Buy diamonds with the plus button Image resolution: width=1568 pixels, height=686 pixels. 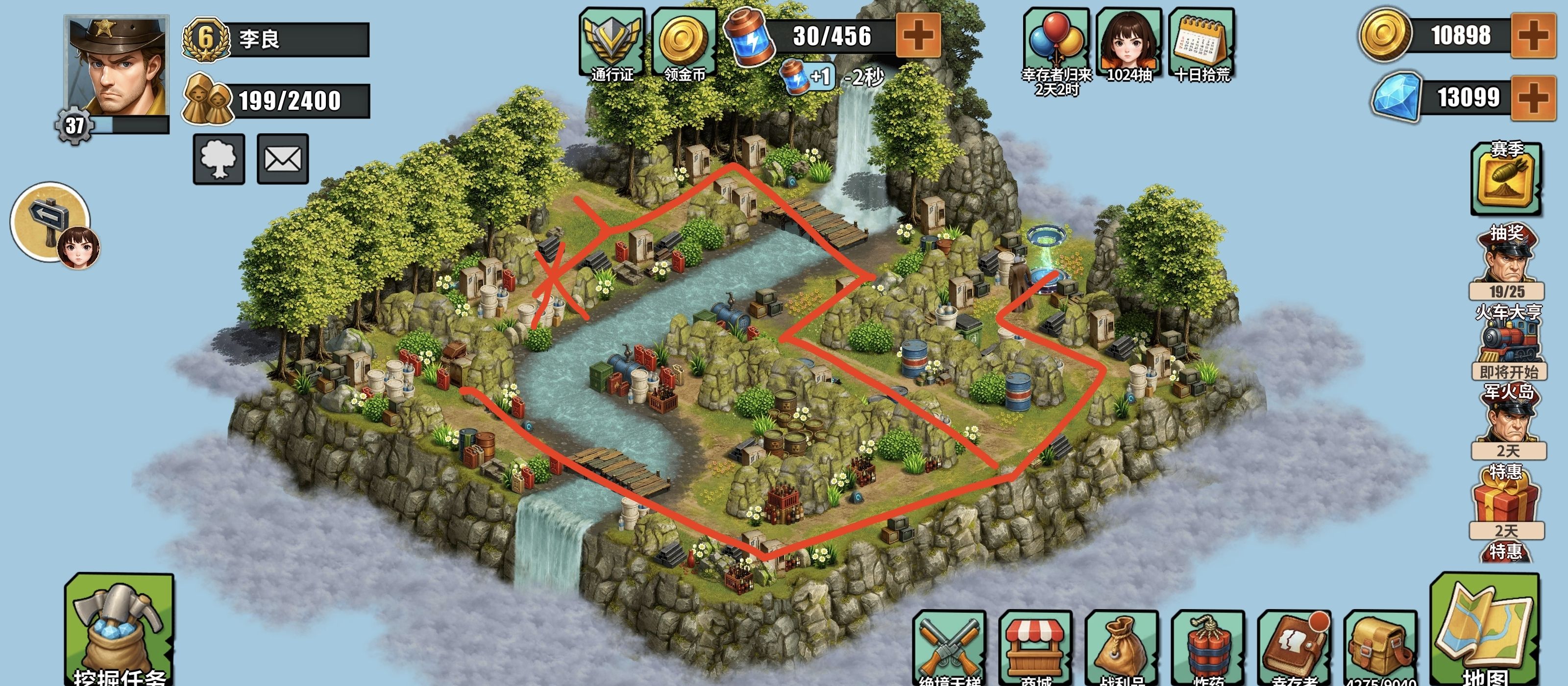click(1533, 98)
